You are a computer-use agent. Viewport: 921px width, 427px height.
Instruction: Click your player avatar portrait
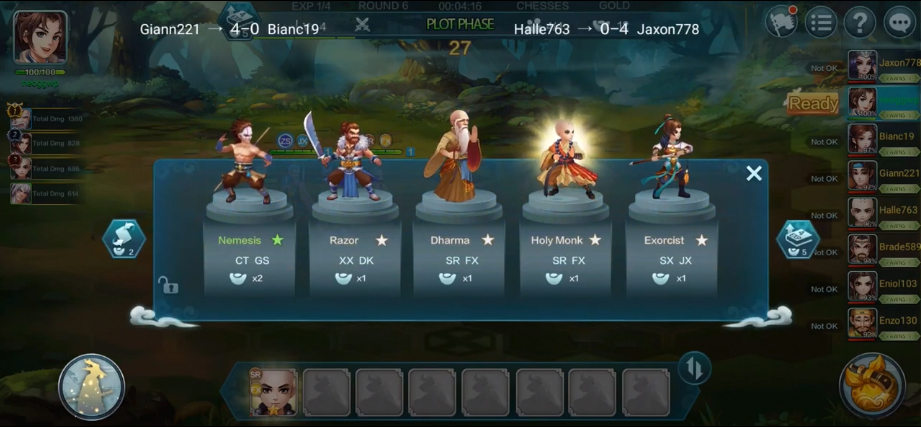click(x=41, y=37)
